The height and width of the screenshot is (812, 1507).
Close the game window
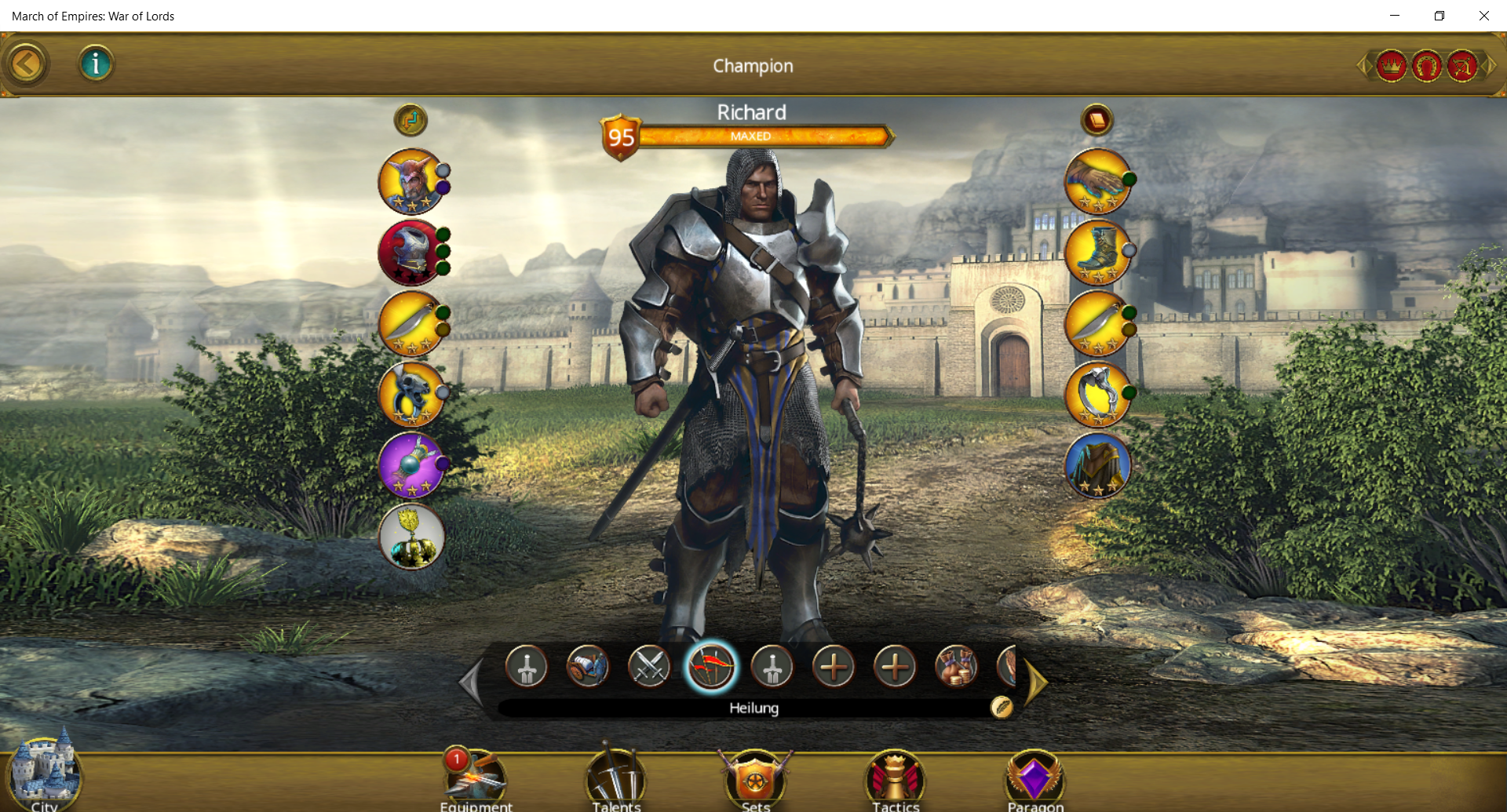[x=1483, y=16]
